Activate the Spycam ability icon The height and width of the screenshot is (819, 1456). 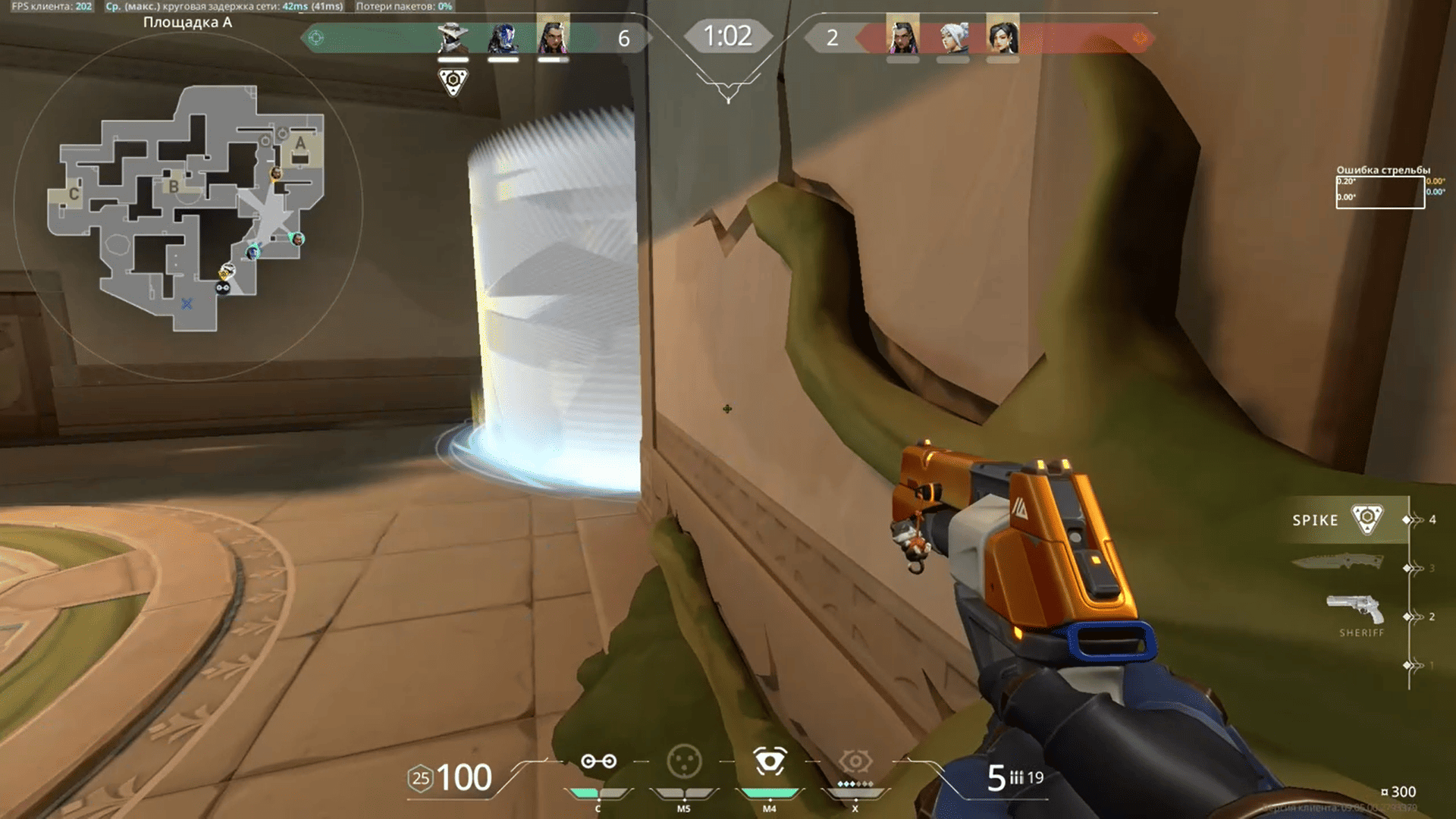[770, 761]
